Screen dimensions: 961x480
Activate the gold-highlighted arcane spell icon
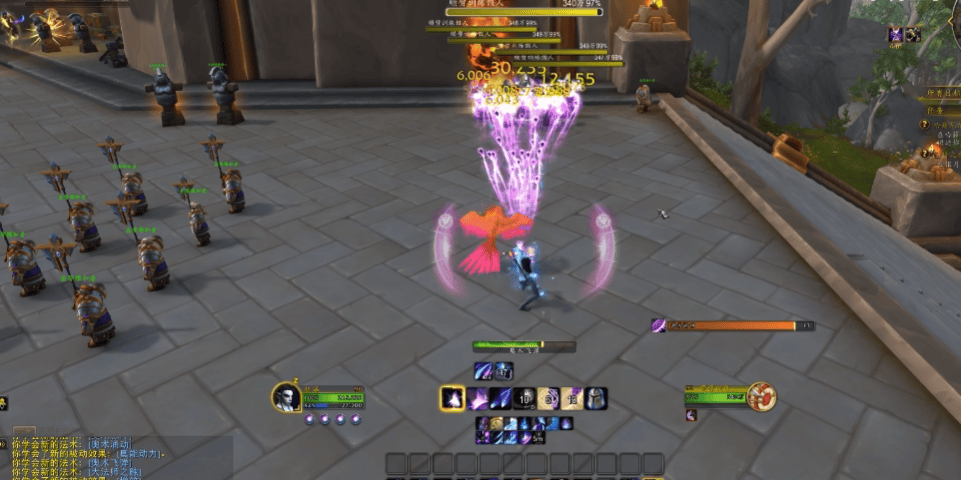click(x=452, y=398)
